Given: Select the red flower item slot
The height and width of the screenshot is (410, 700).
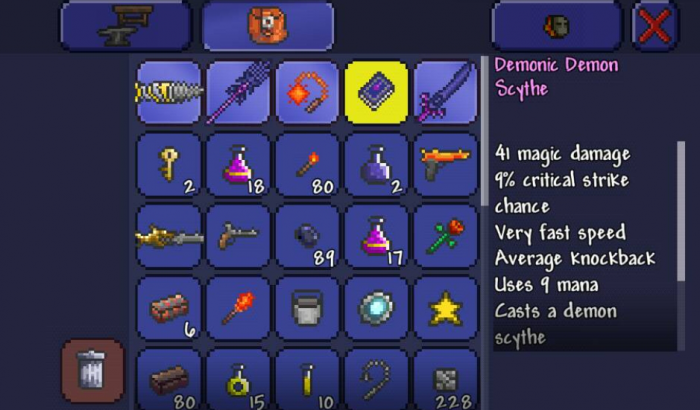Looking at the screenshot, I should click(446, 236).
